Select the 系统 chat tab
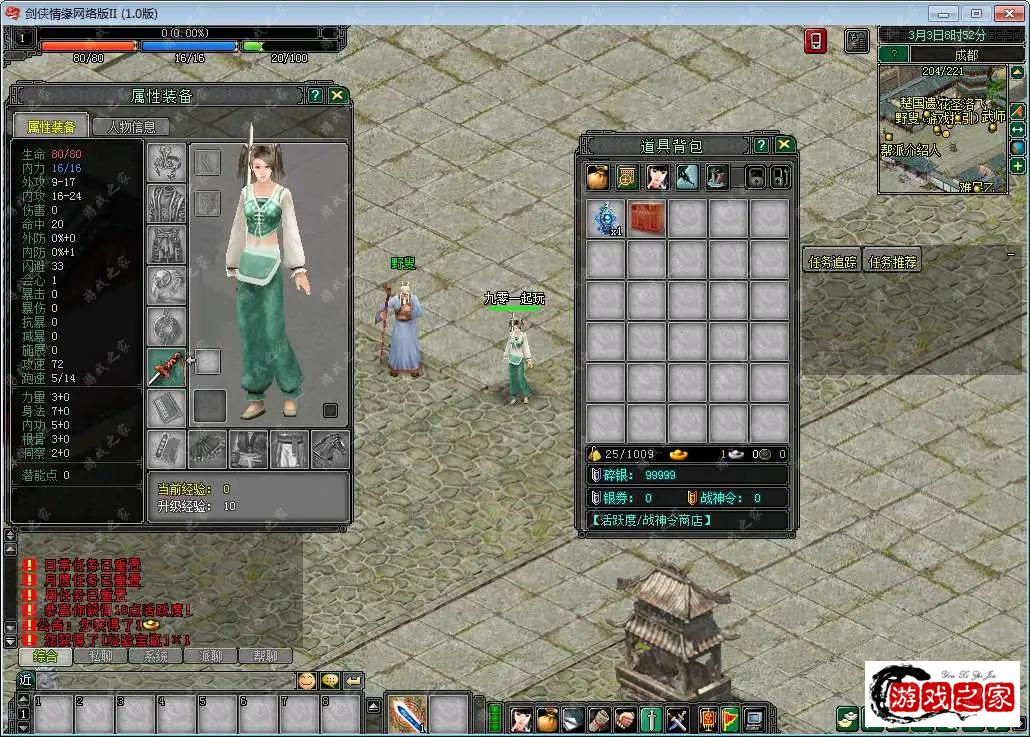1030x737 pixels. (155, 657)
